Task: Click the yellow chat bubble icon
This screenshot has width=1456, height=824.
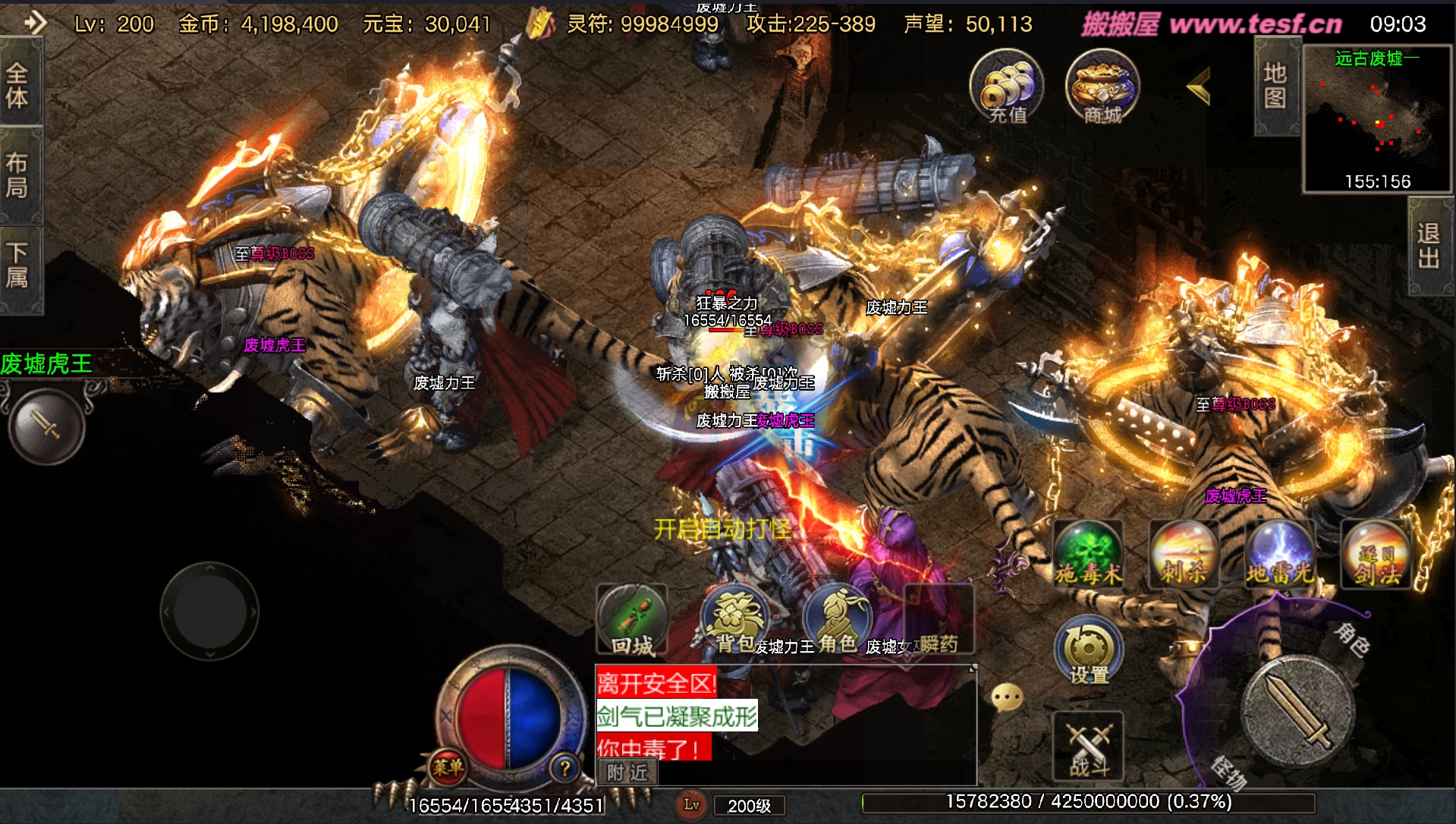Action: coord(1008,697)
